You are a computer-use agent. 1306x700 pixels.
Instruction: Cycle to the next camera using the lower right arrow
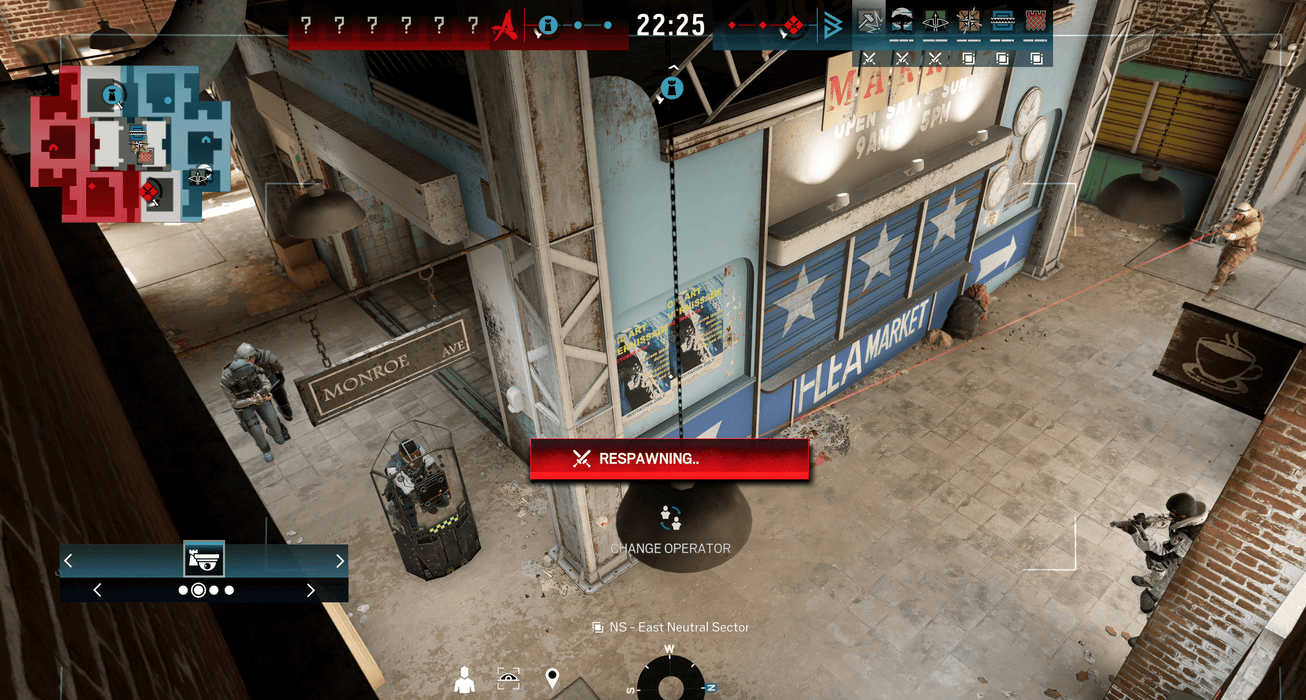click(x=310, y=590)
